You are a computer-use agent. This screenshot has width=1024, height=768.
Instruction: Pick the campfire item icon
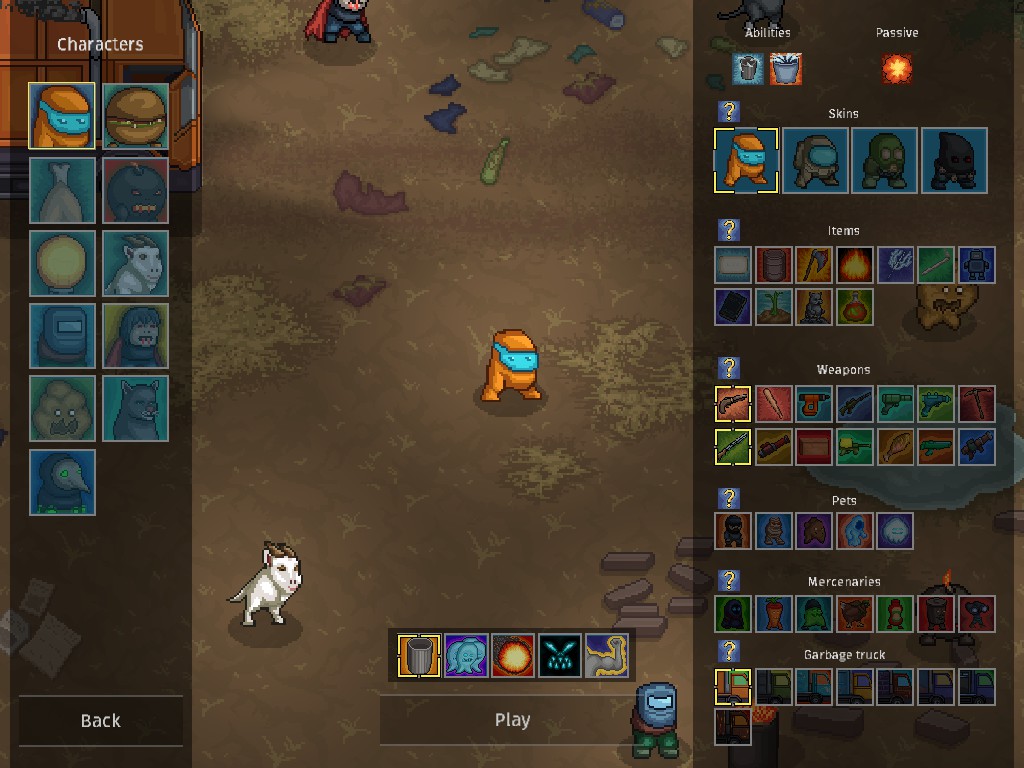click(x=855, y=266)
